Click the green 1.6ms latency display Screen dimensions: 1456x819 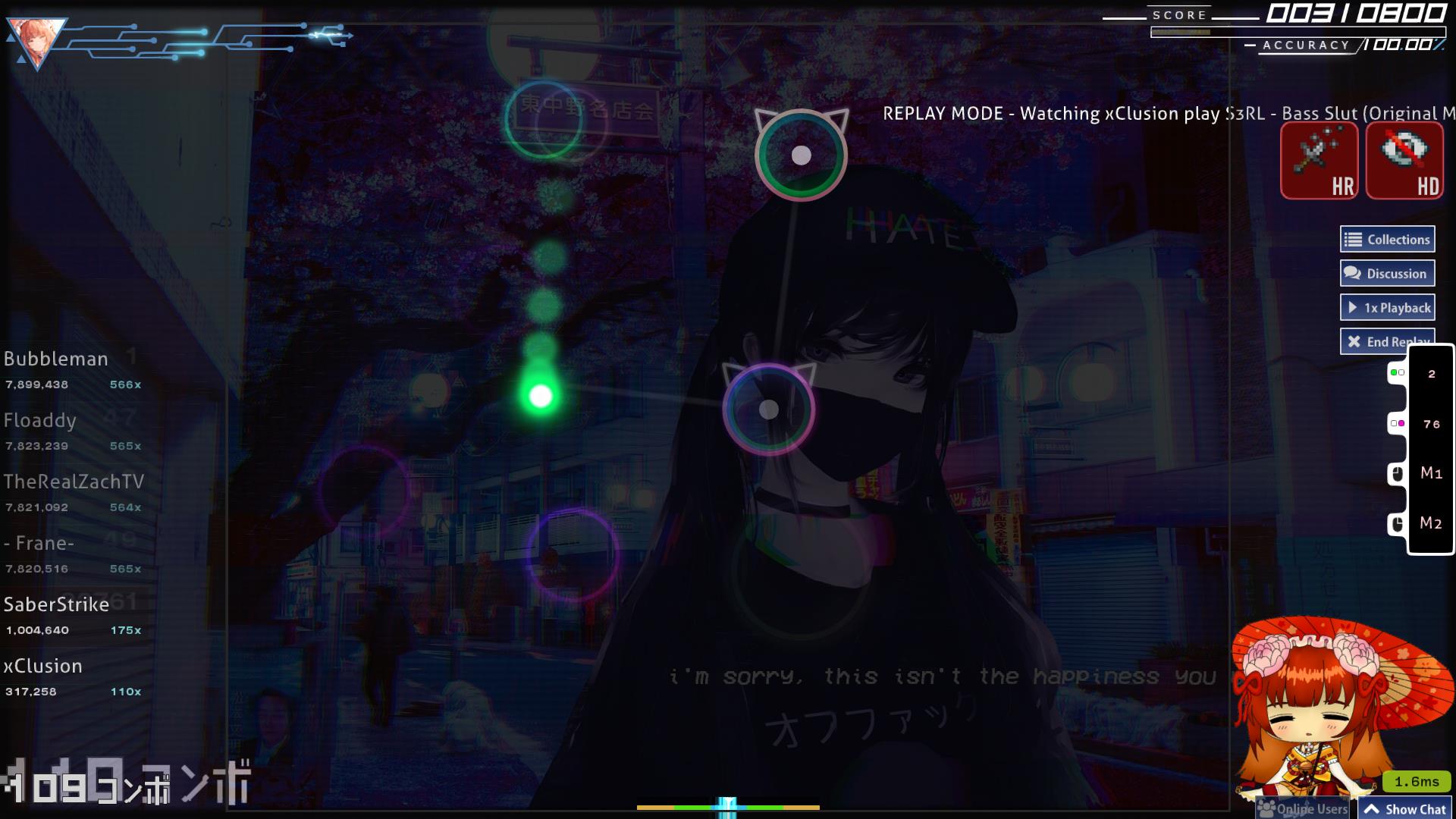(1417, 780)
